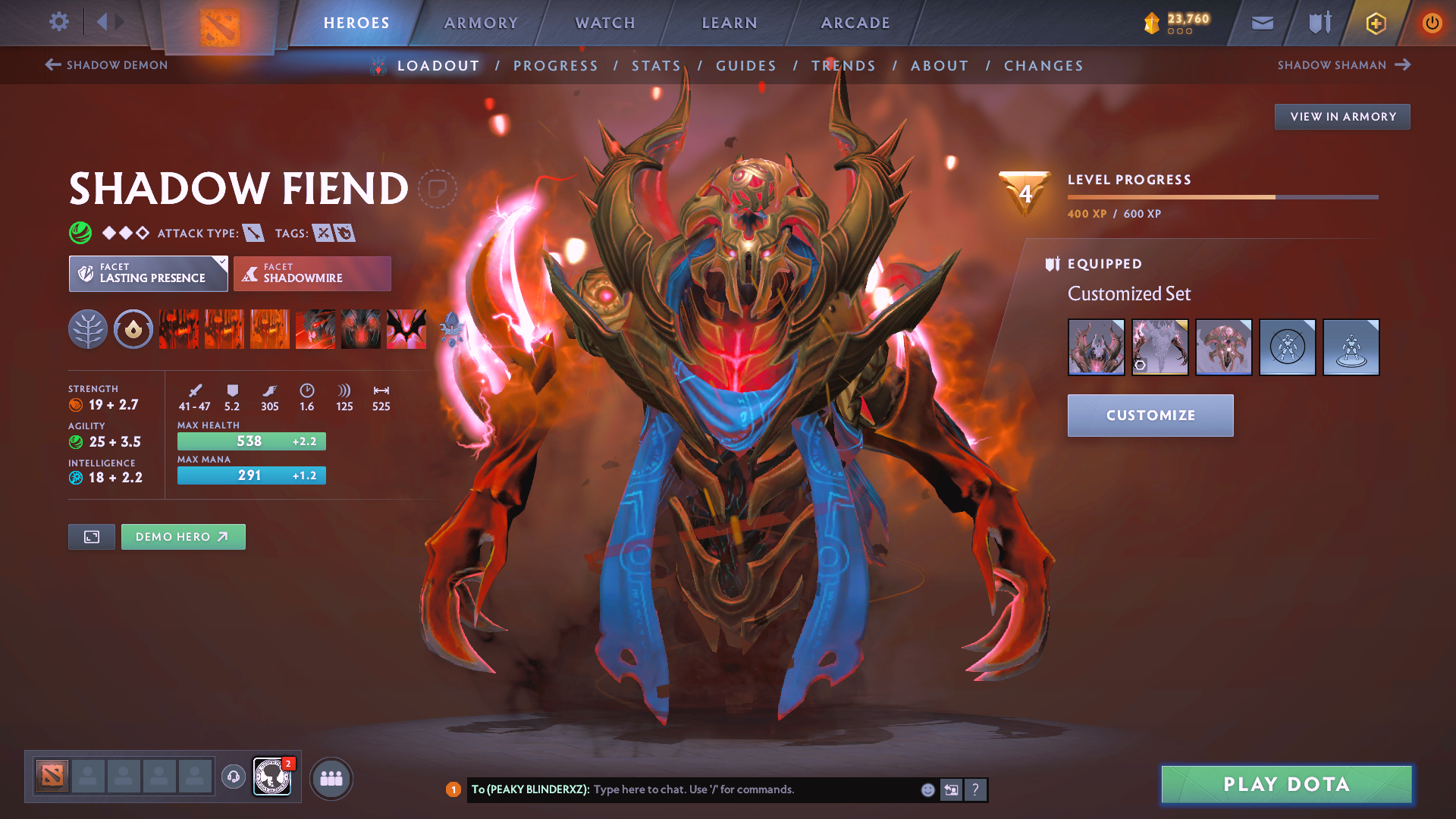
Task: View the first Shadowraze ability icon
Action: tap(178, 329)
